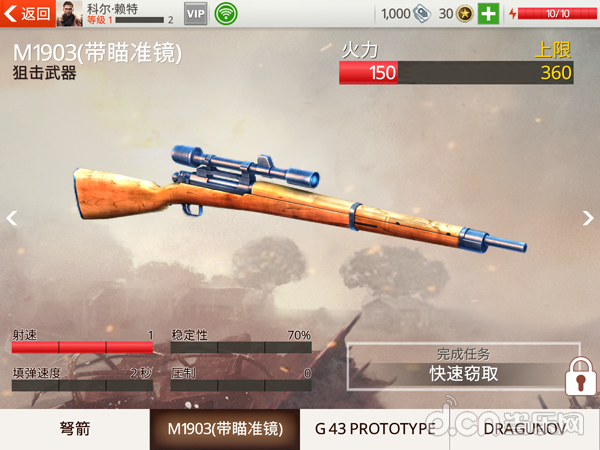Screen dimensions: 600x450
Task: Switch to the G43 PROTOTYPE tab
Action: point(375,429)
